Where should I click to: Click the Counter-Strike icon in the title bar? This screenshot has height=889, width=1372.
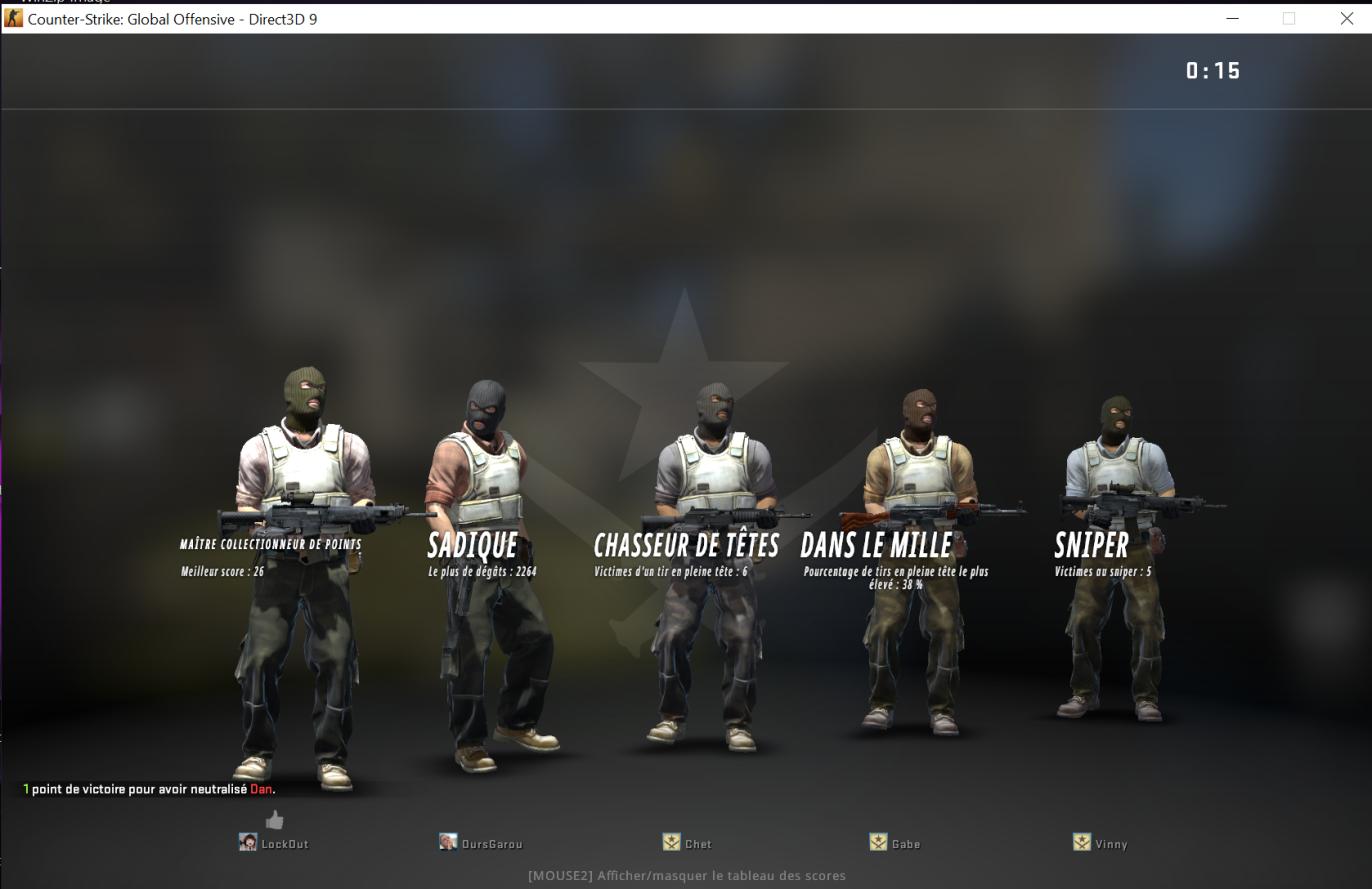tap(14, 18)
